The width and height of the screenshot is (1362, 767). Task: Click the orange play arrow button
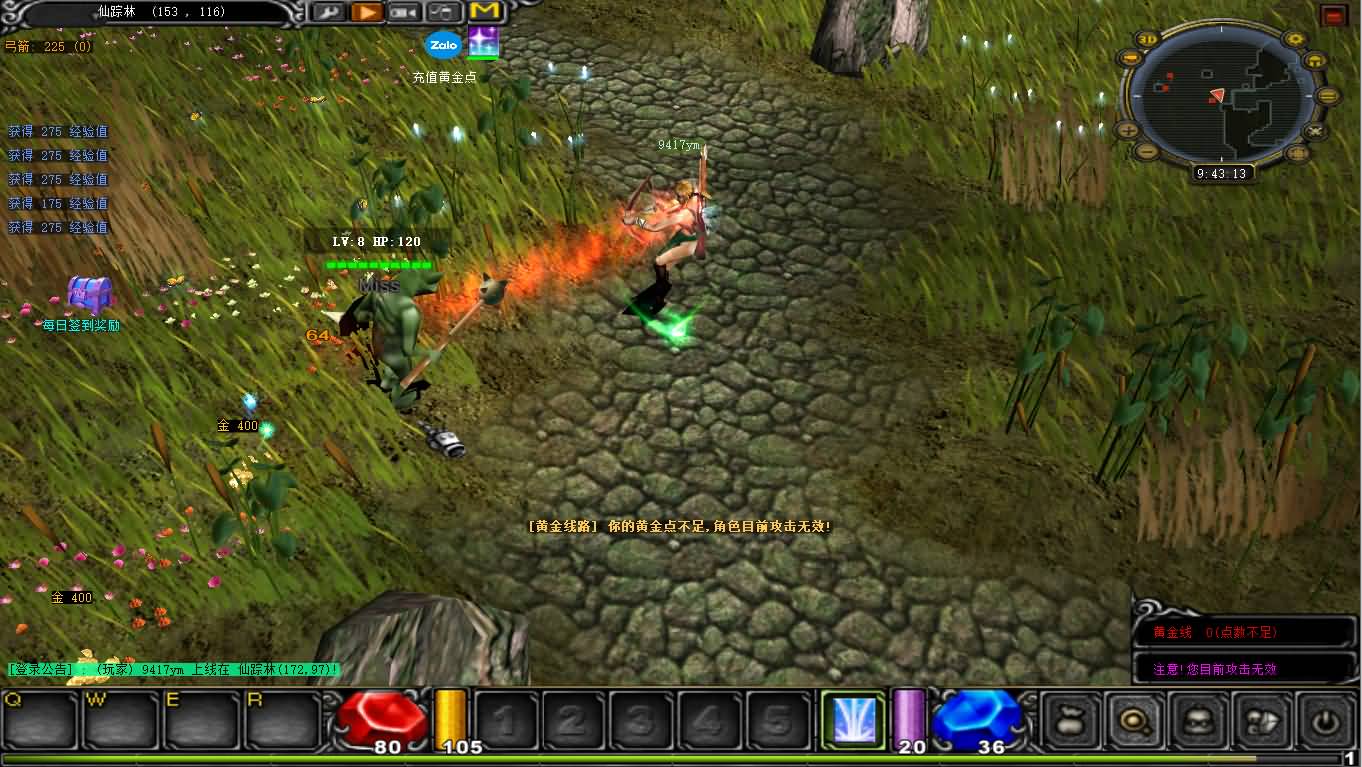tap(367, 12)
